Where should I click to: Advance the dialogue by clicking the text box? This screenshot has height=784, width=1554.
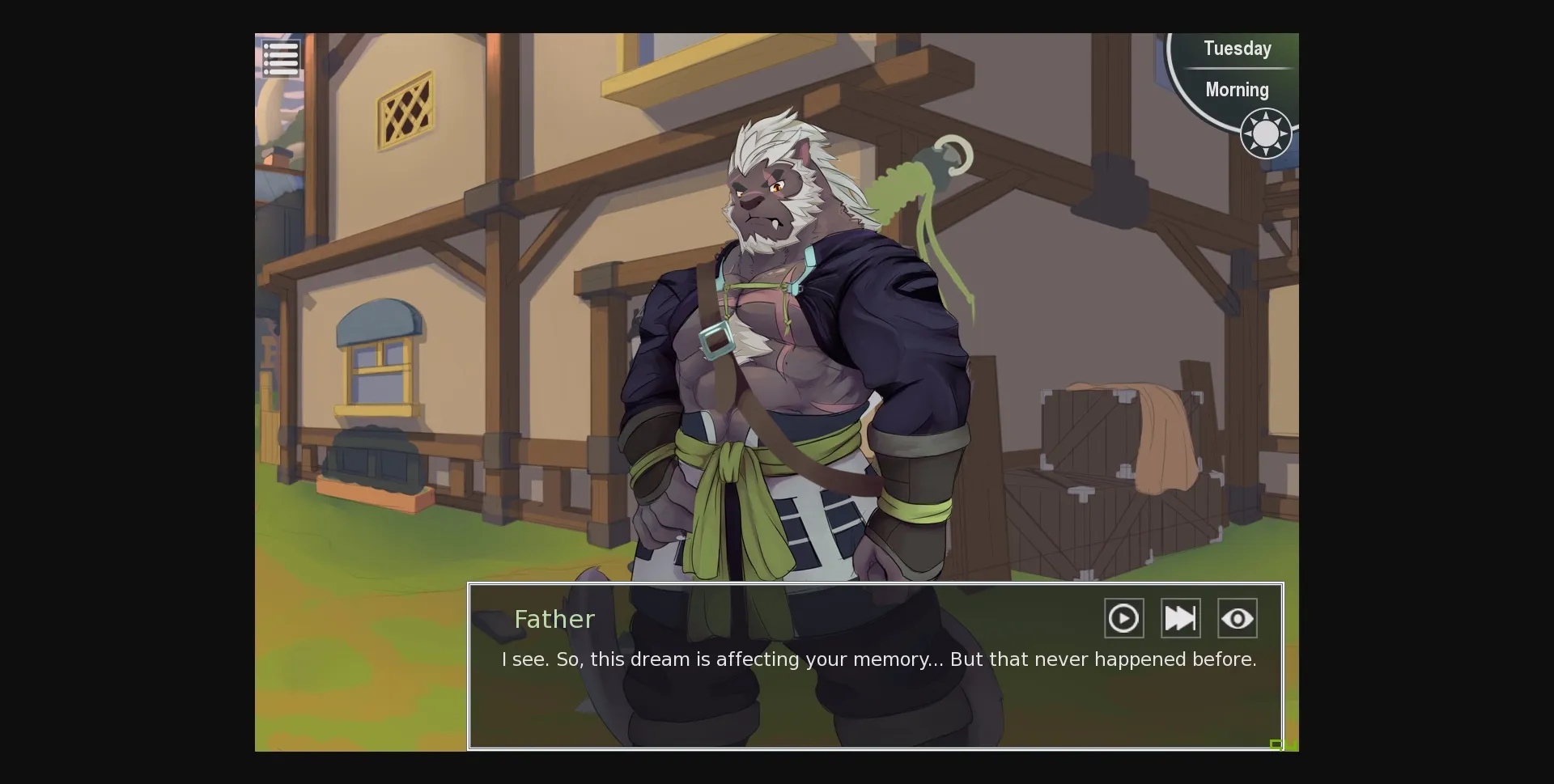[x=874, y=696]
